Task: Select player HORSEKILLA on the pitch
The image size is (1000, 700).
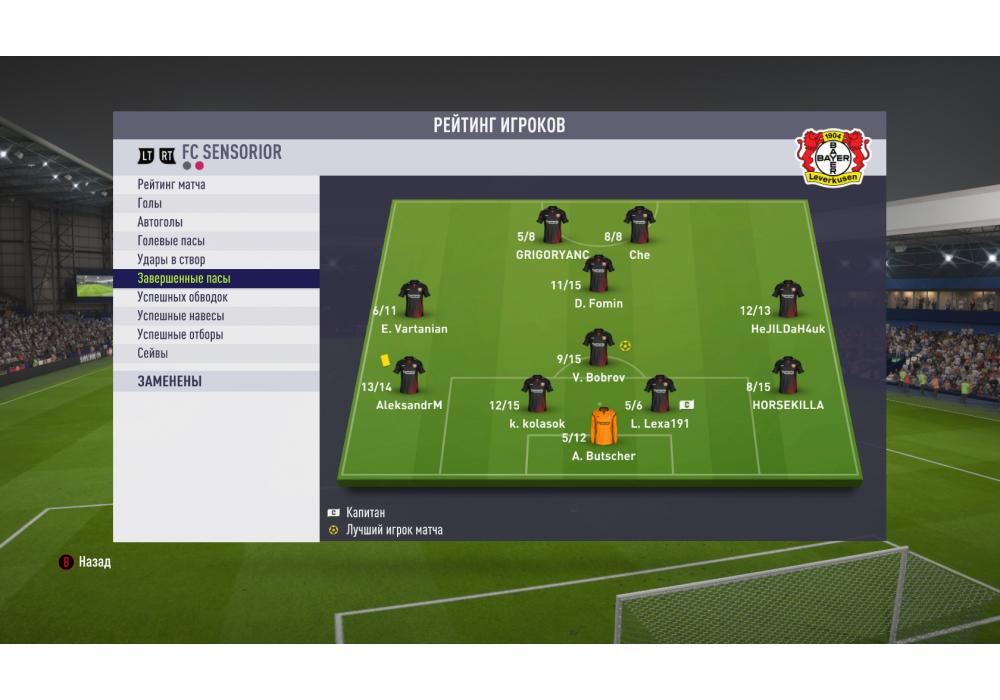Action: click(787, 376)
